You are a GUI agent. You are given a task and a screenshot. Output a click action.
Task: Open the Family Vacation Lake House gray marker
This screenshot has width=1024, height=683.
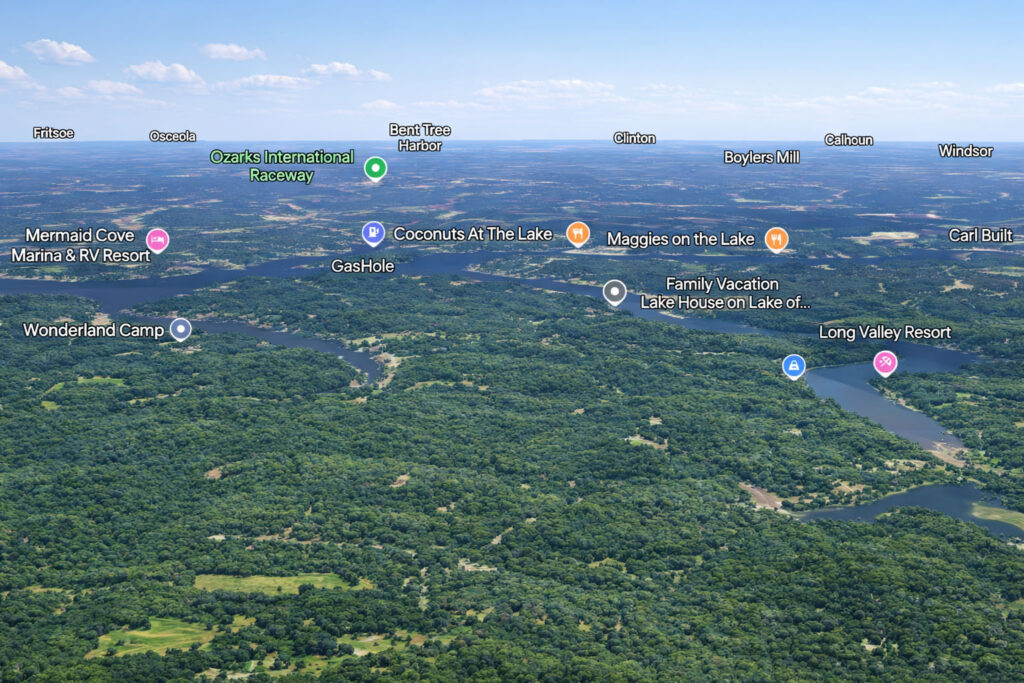pyautogui.click(x=614, y=292)
